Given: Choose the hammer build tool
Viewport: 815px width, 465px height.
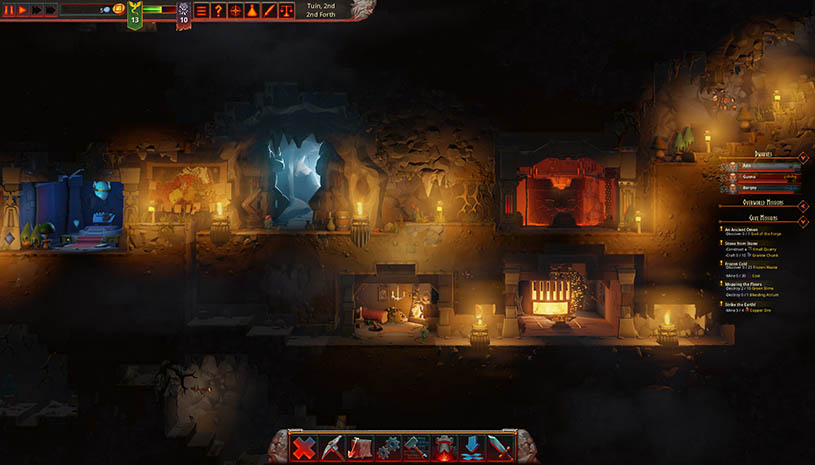Looking at the screenshot, I should [416, 447].
